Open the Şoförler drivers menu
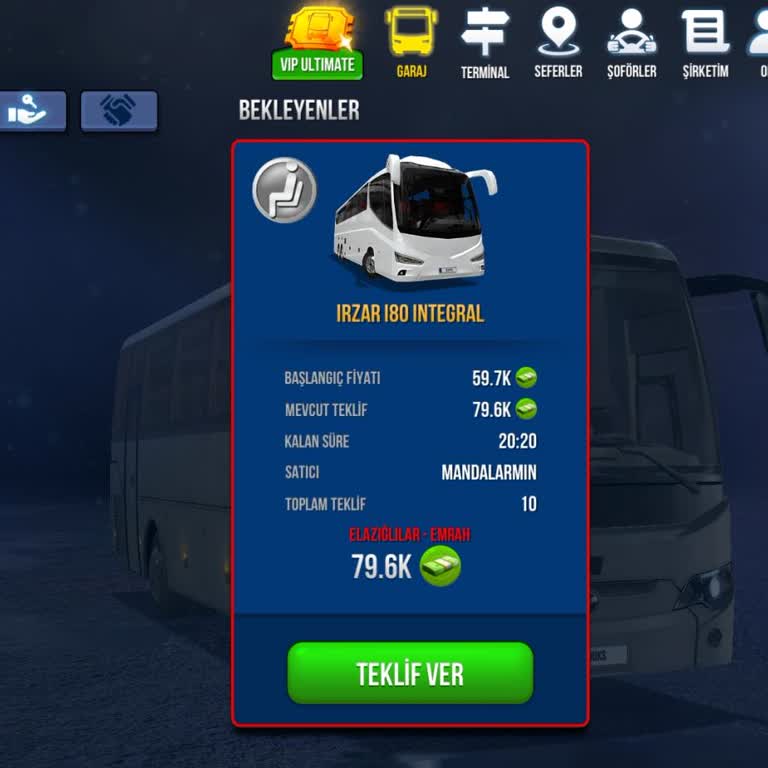This screenshot has width=768, height=768. (632, 43)
